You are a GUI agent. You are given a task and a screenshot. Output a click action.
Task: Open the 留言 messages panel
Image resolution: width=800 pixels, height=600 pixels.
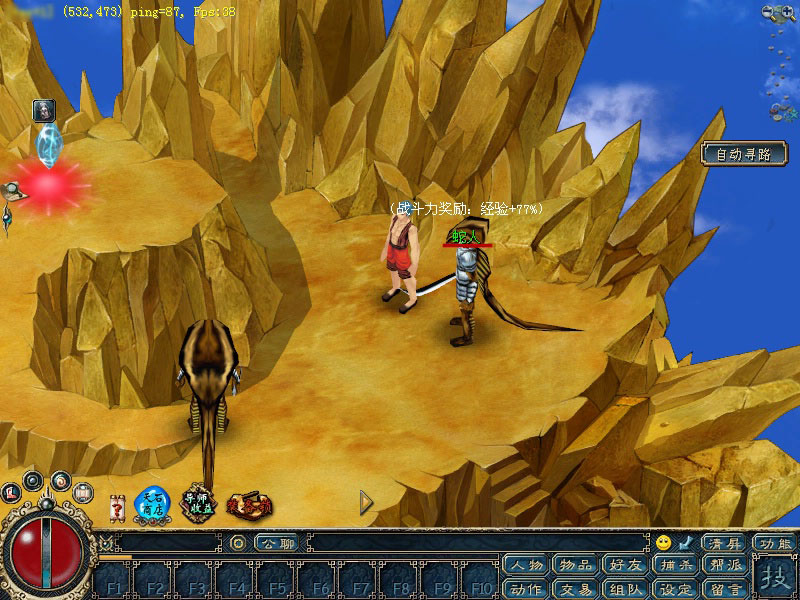725,588
